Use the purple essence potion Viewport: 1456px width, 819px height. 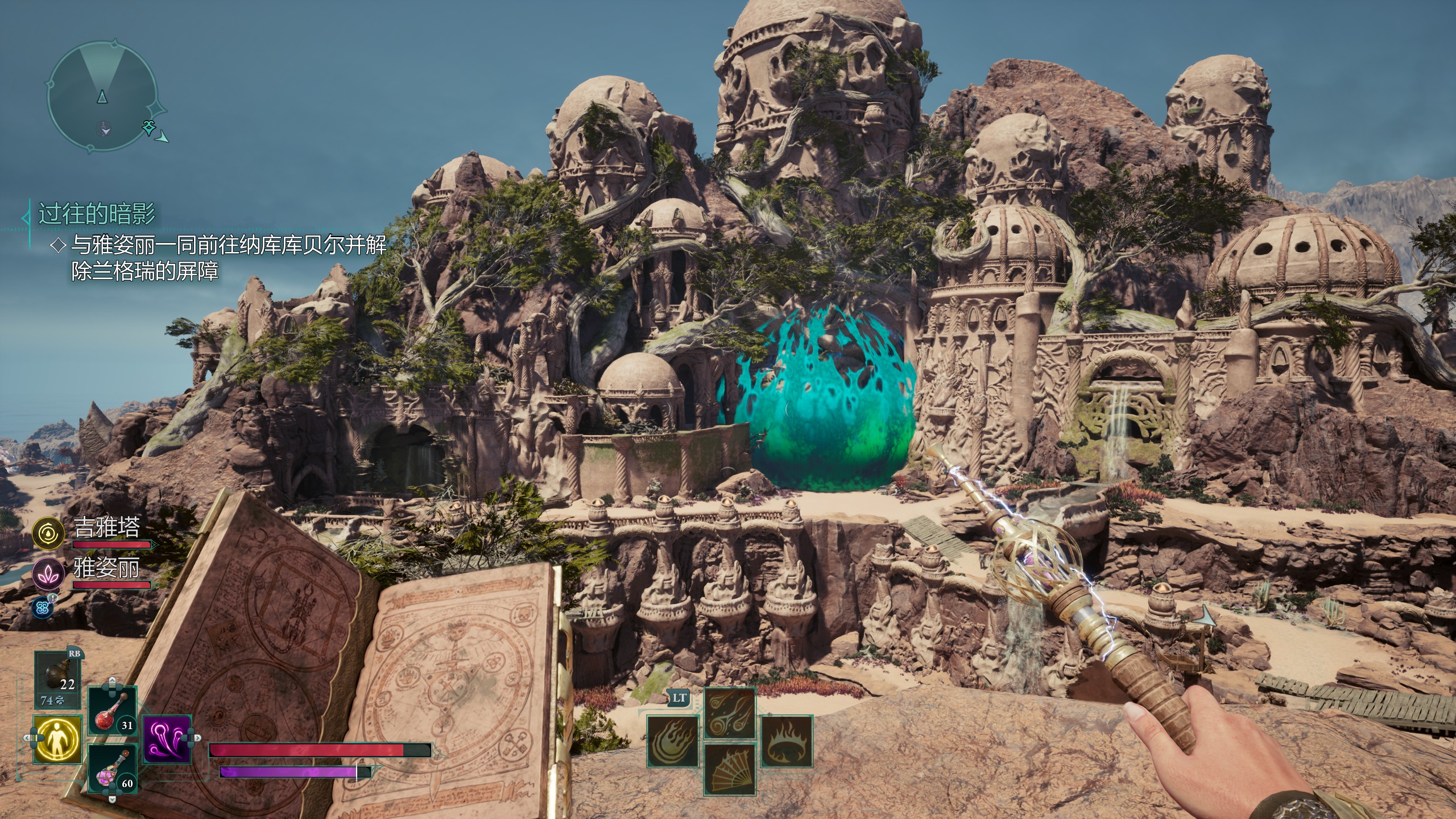(x=113, y=769)
